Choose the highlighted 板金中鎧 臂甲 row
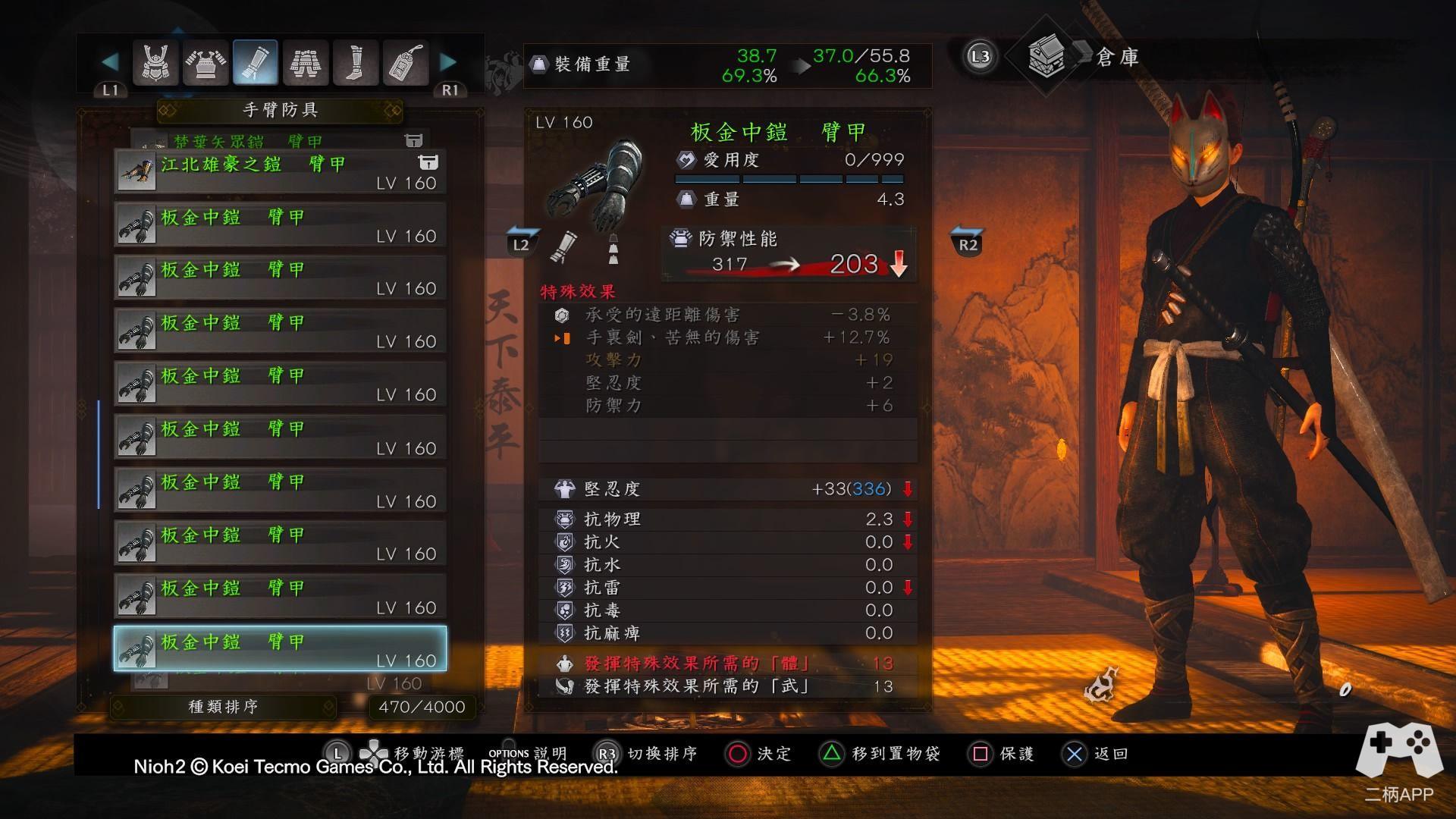This screenshot has height=819, width=1456. coord(280,649)
